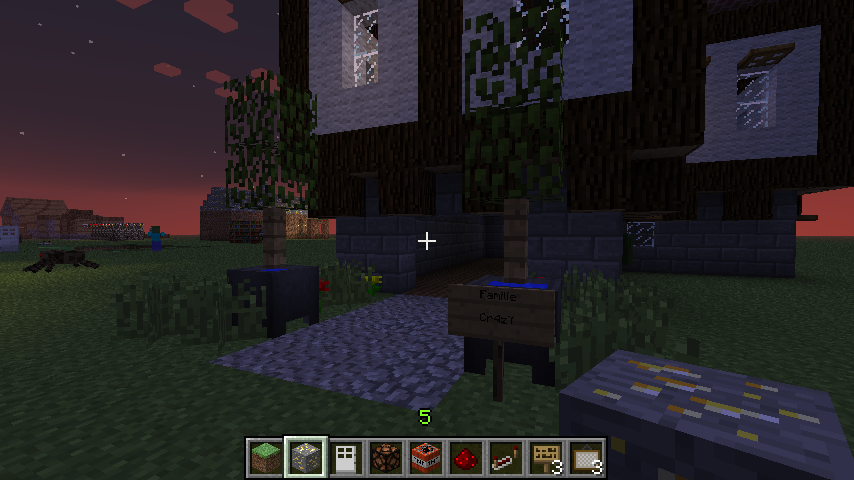Select the iron door hotbar slot
Viewport: 854px width, 480px height.
point(346,457)
